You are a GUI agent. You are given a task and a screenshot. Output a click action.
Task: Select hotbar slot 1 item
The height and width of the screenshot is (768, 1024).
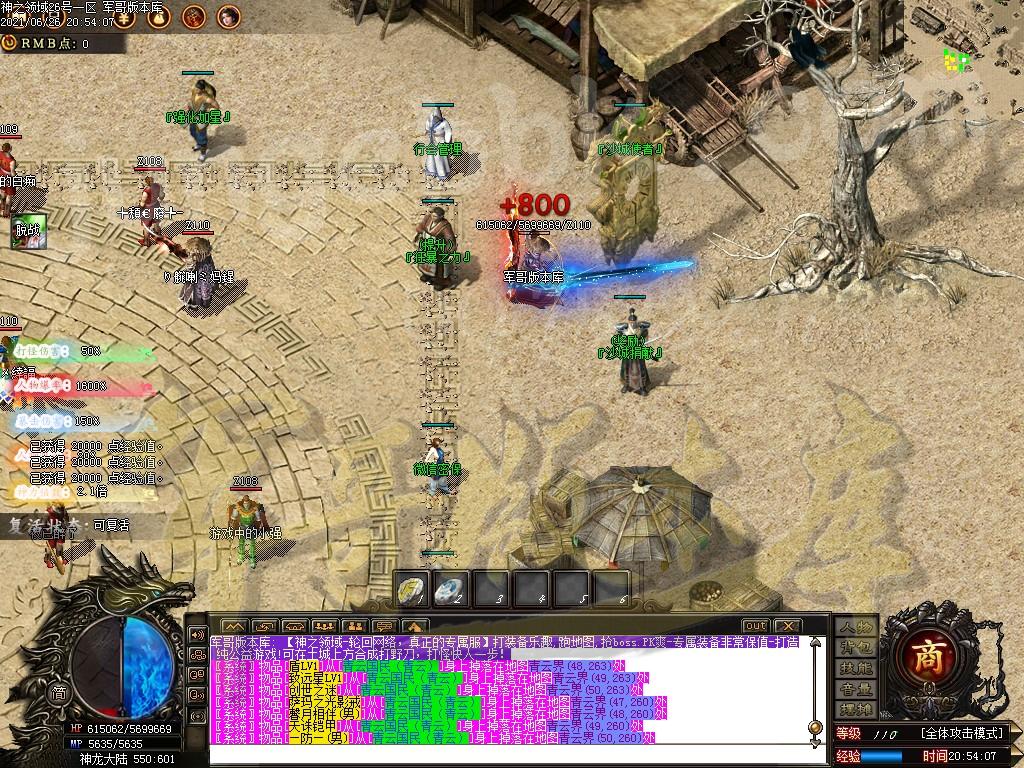pyautogui.click(x=413, y=588)
